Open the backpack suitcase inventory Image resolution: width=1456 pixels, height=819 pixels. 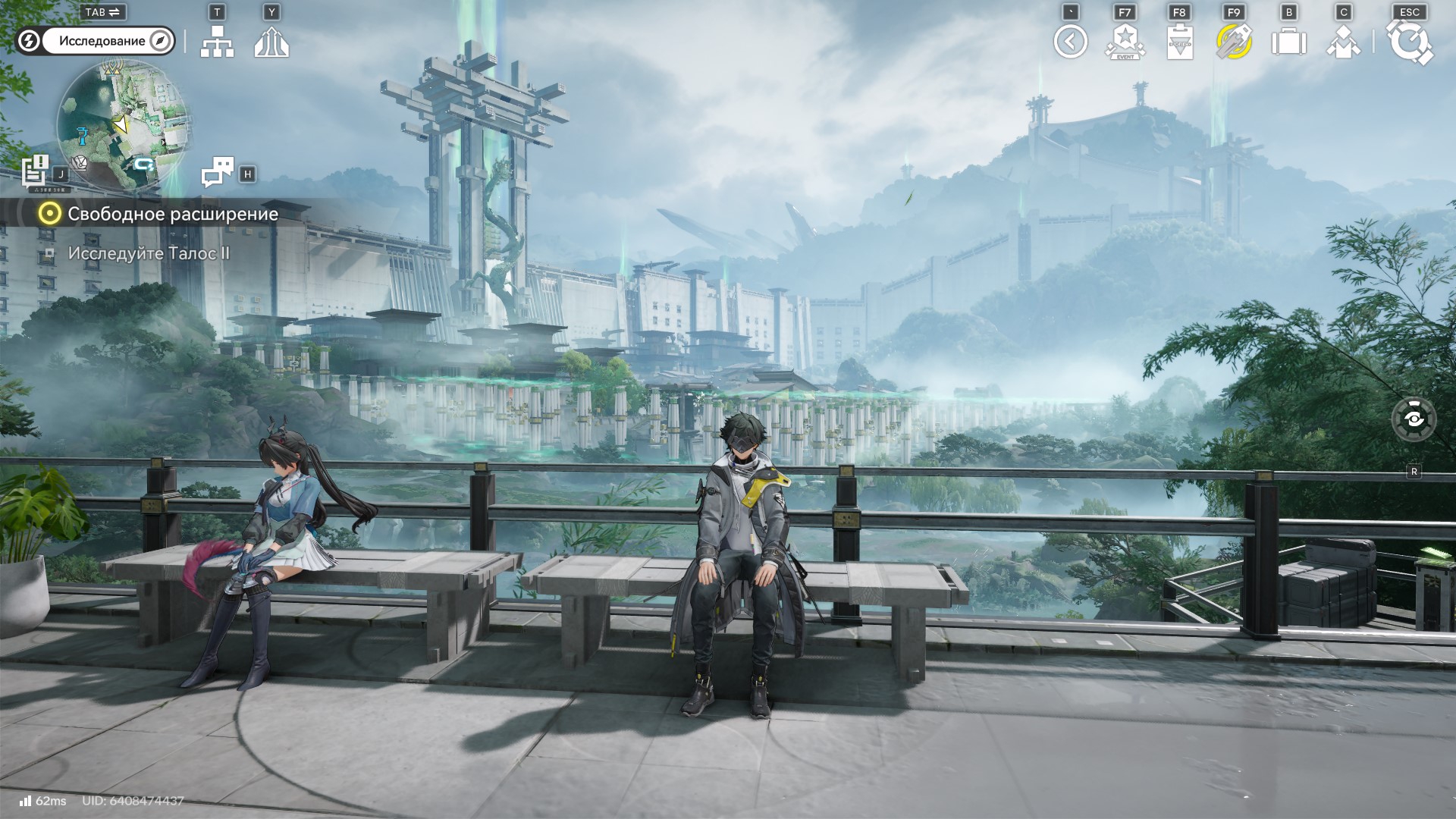[1288, 42]
